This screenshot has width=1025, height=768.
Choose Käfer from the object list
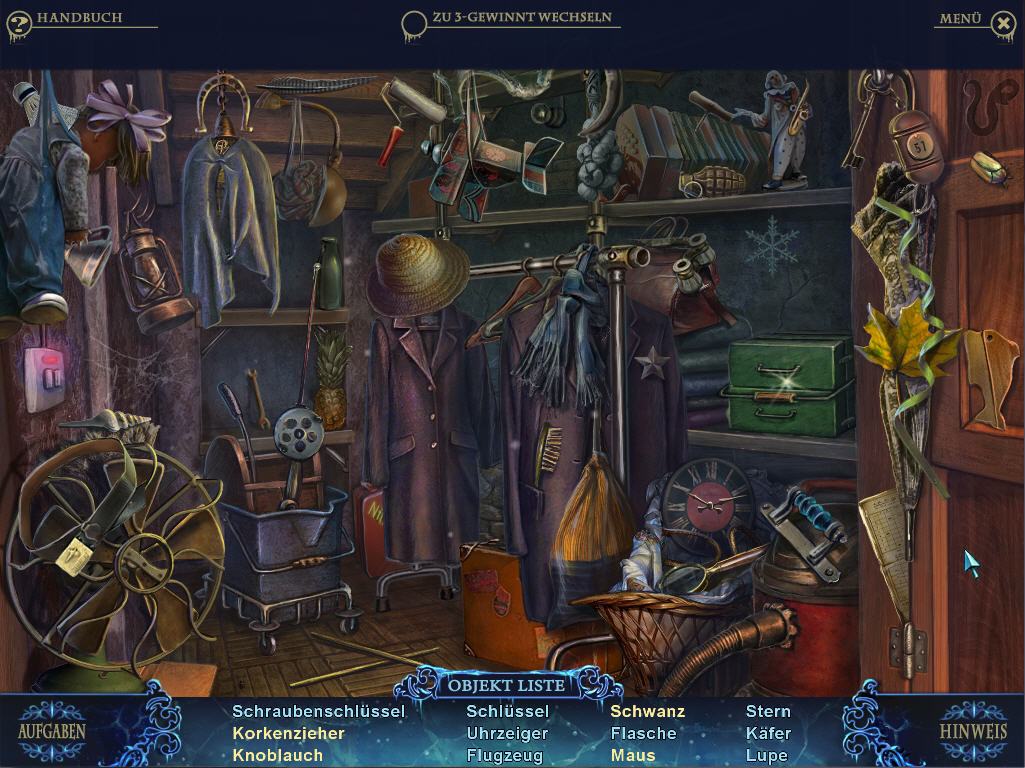pos(768,733)
